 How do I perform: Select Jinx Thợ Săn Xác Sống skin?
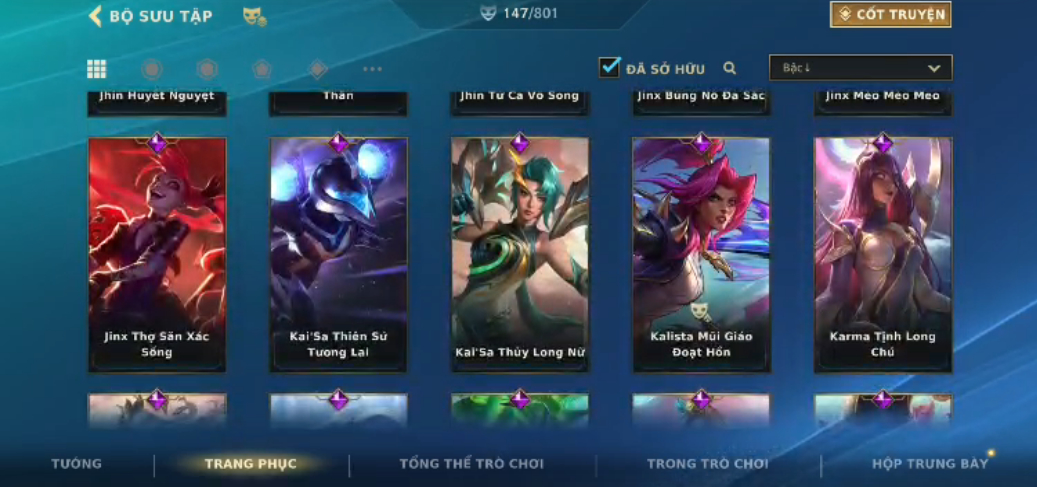pos(157,254)
